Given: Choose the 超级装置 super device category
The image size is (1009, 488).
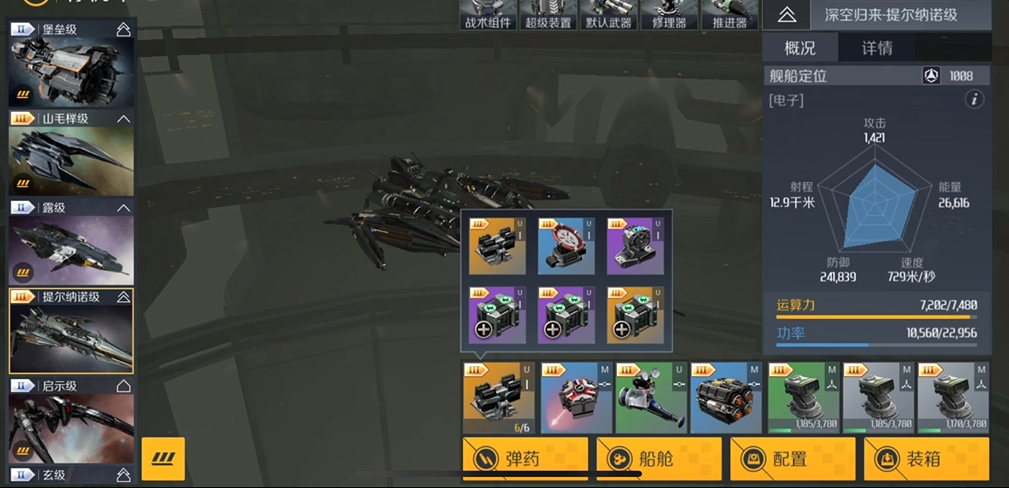Looking at the screenshot, I should click(x=548, y=15).
